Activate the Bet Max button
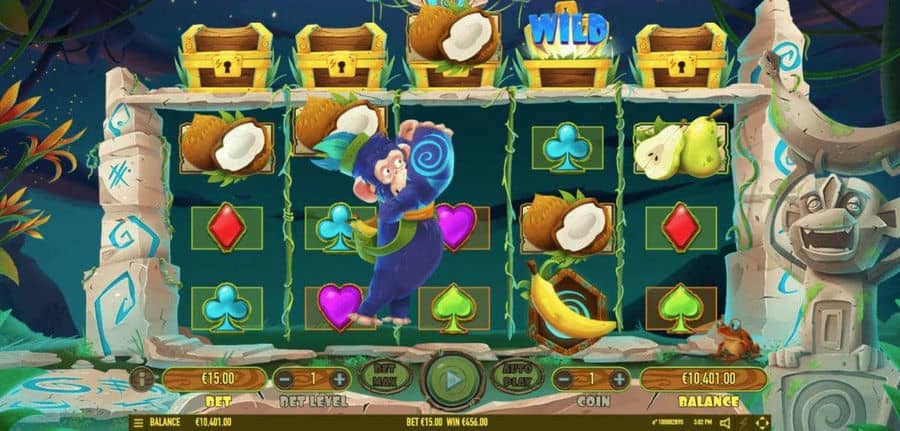Image resolution: width=900 pixels, height=431 pixels. 384,377
